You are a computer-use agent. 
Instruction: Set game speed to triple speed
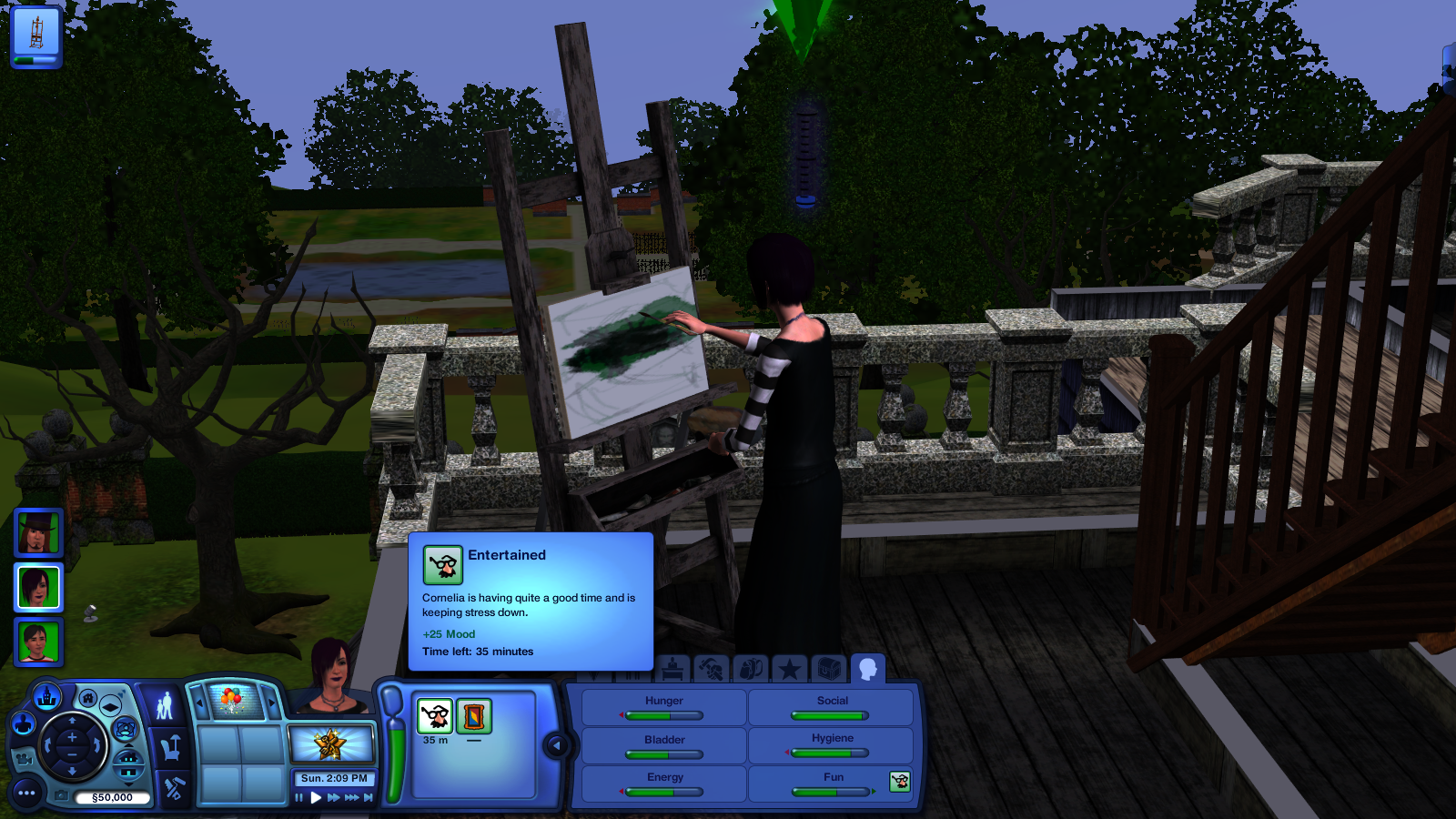coord(351,798)
